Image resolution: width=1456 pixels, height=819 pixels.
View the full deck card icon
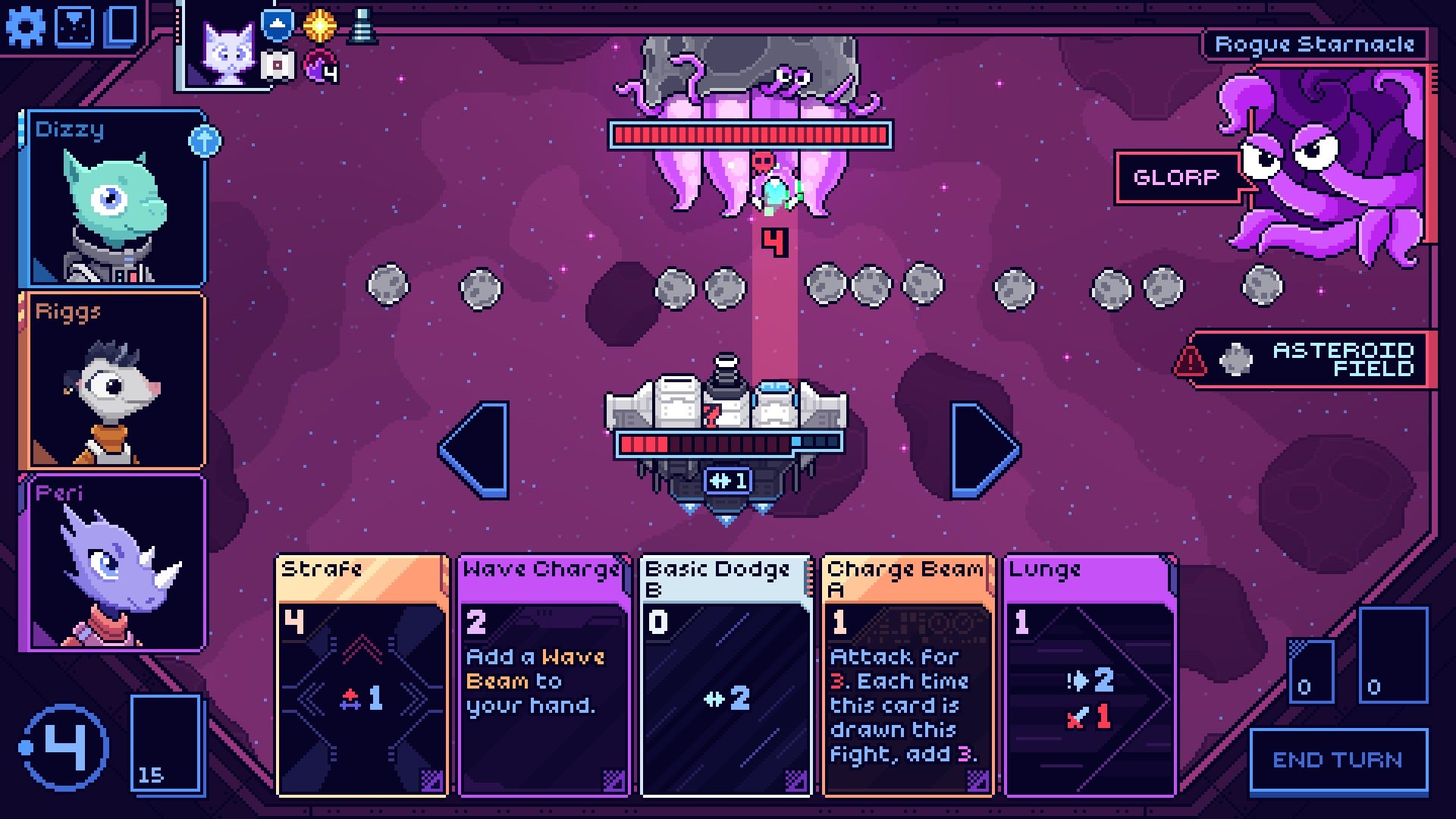click(121, 26)
